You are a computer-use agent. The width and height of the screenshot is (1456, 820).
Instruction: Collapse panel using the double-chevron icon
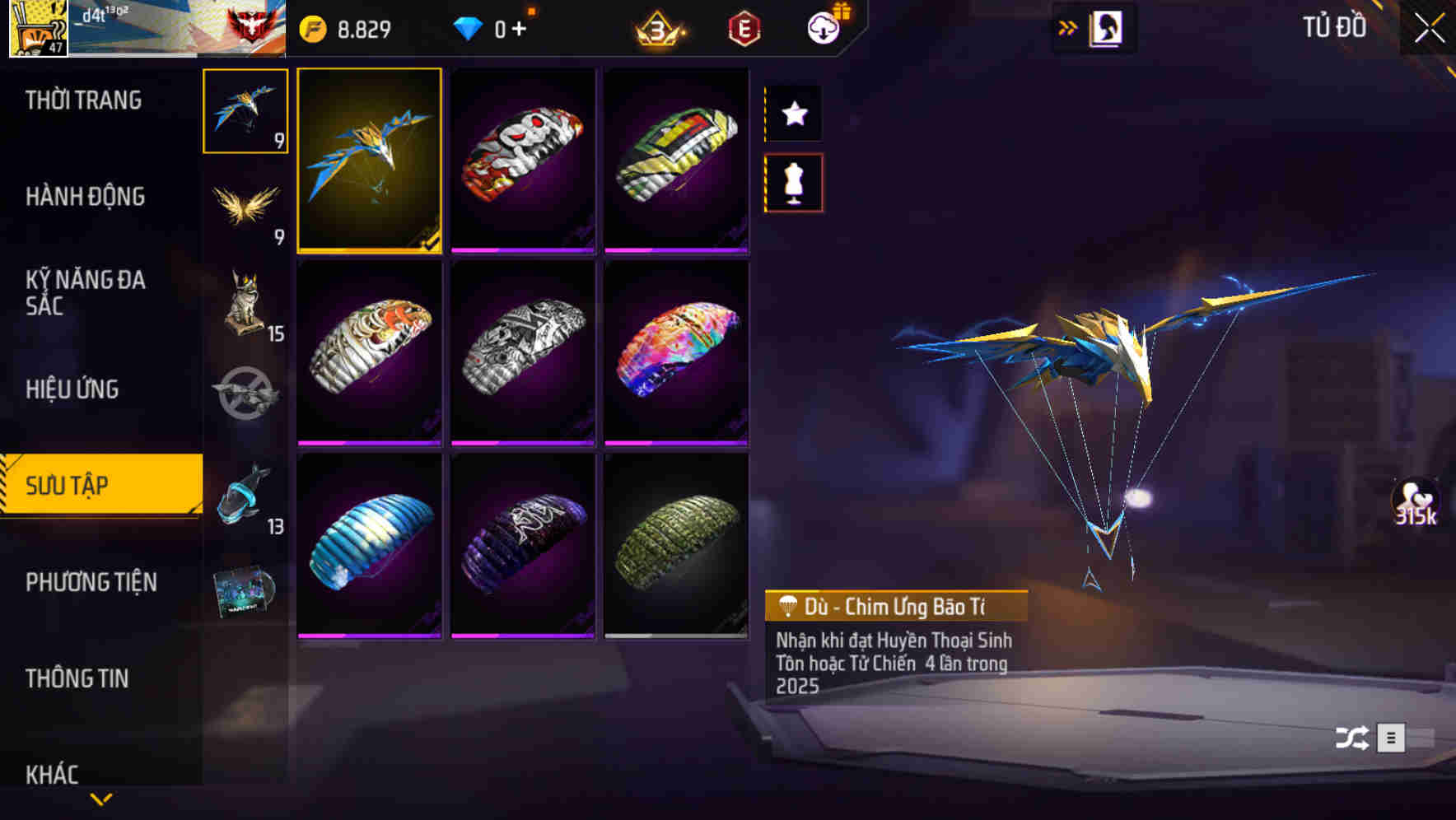point(1068,27)
